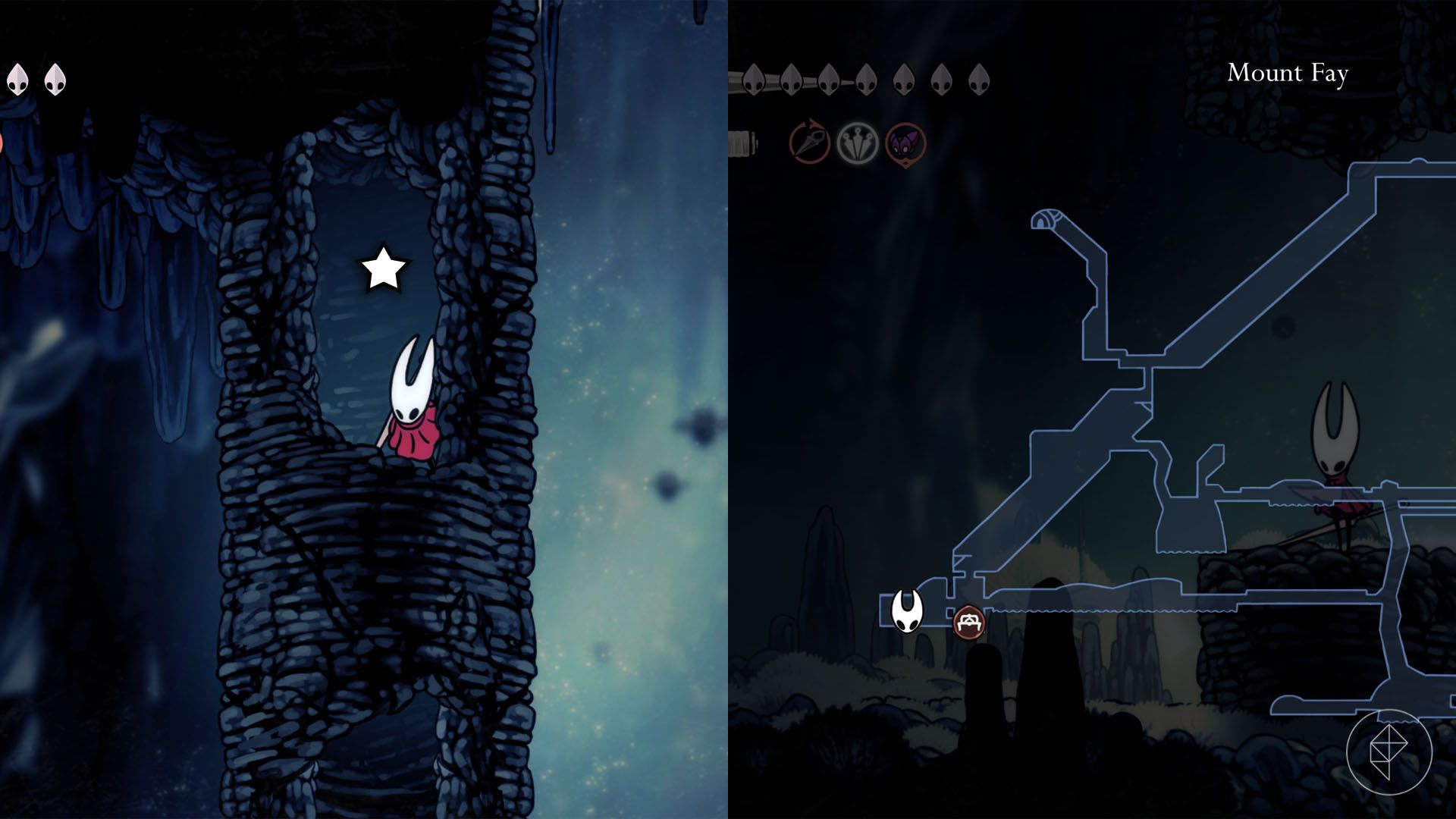Click Hornet's mask marker on the map
This screenshot has width=1456, height=819.
(x=907, y=610)
